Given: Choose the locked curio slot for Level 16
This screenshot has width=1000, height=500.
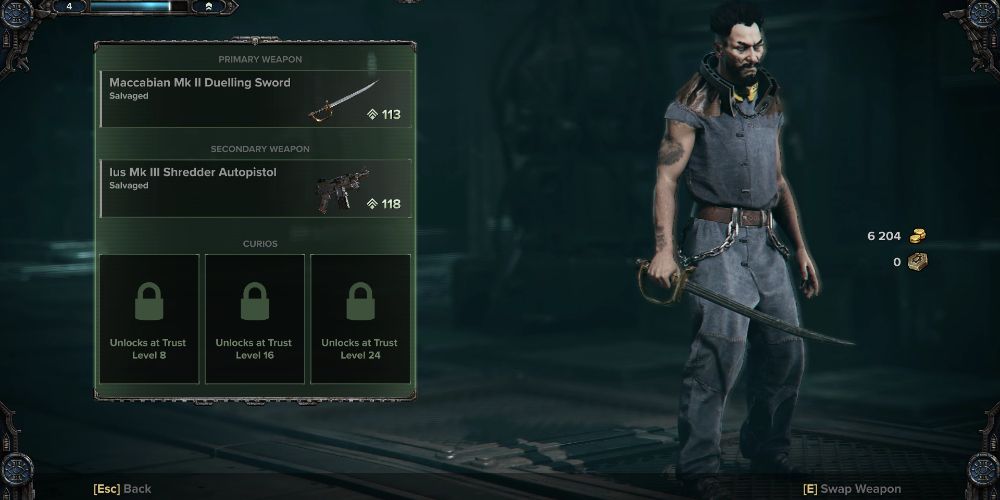Looking at the screenshot, I should pyautogui.click(x=254, y=318).
